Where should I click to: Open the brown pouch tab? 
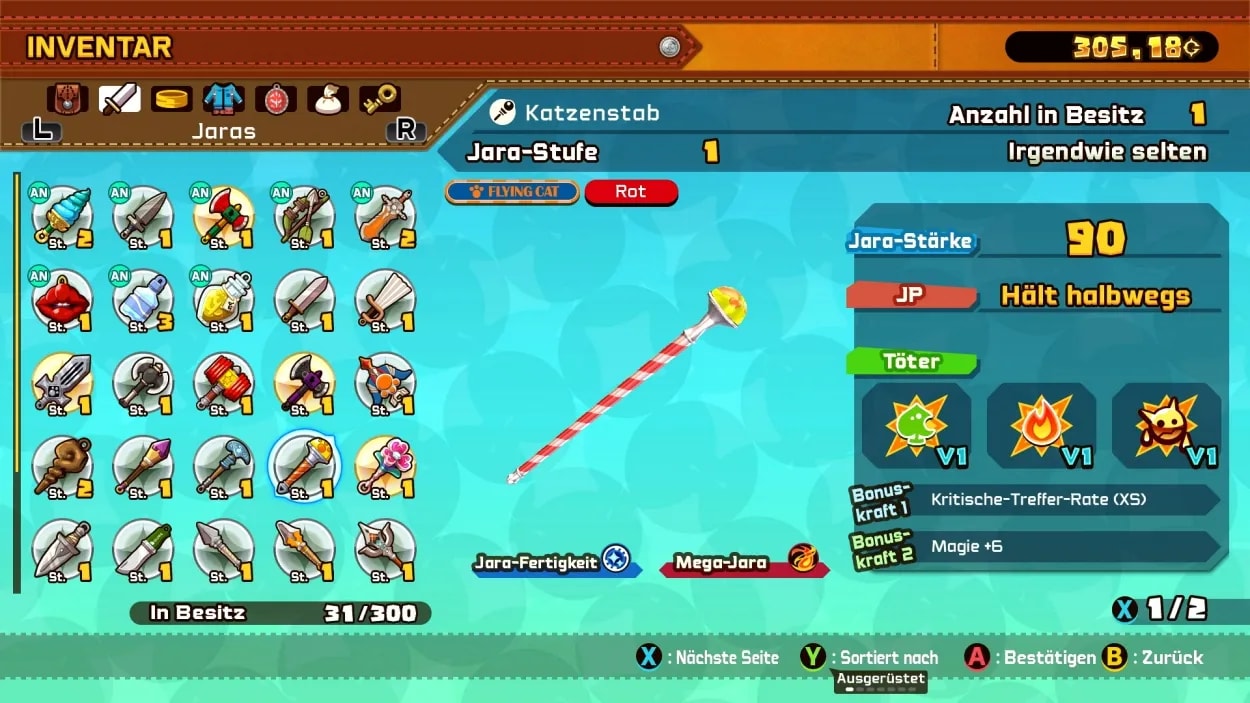click(x=68, y=98)
